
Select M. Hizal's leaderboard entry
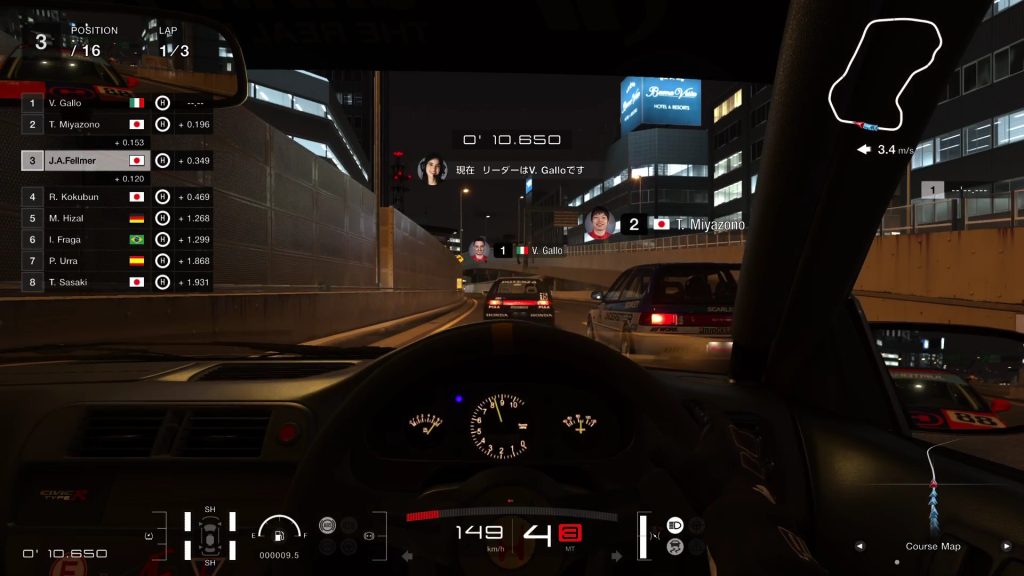click(85, 218)
